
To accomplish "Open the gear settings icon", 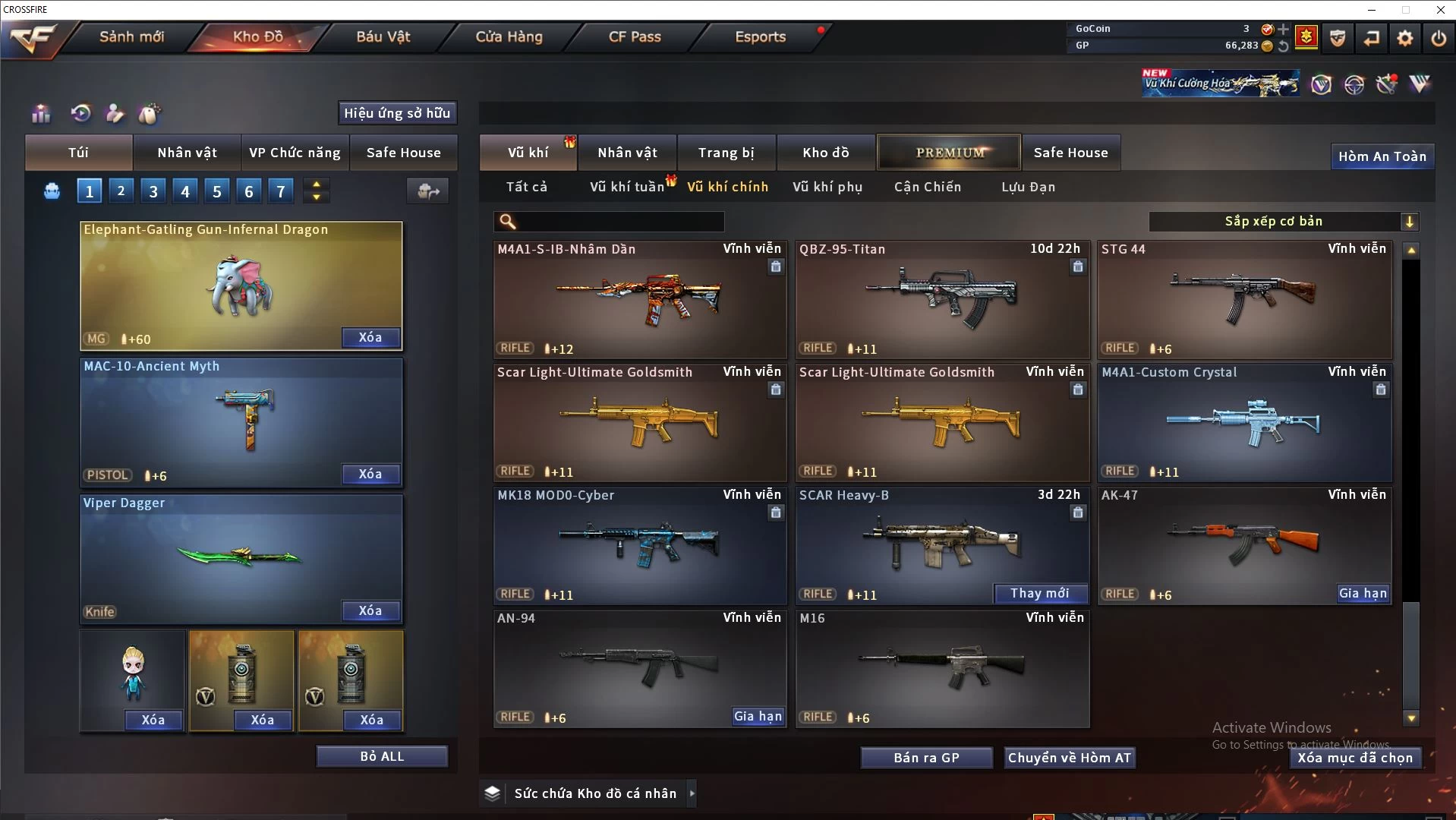I will click(x=1404, y=38).
